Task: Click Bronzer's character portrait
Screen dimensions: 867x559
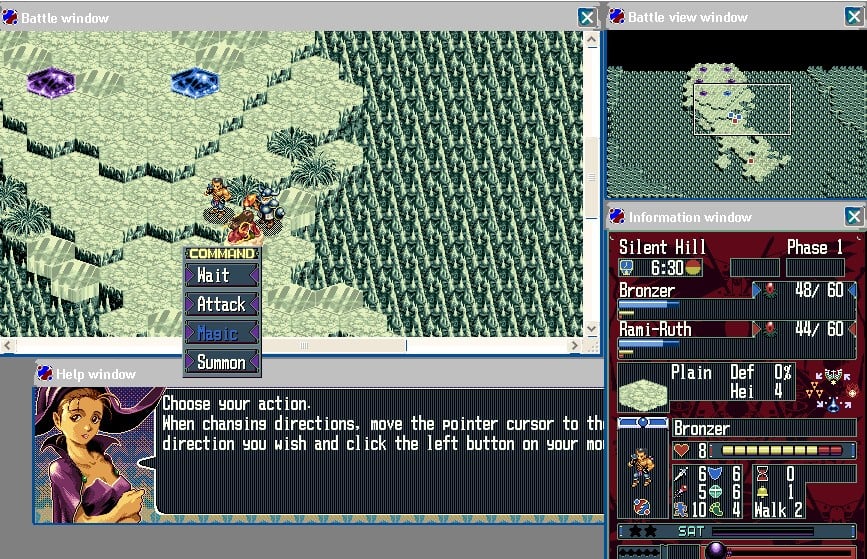Action: (642, 470)
